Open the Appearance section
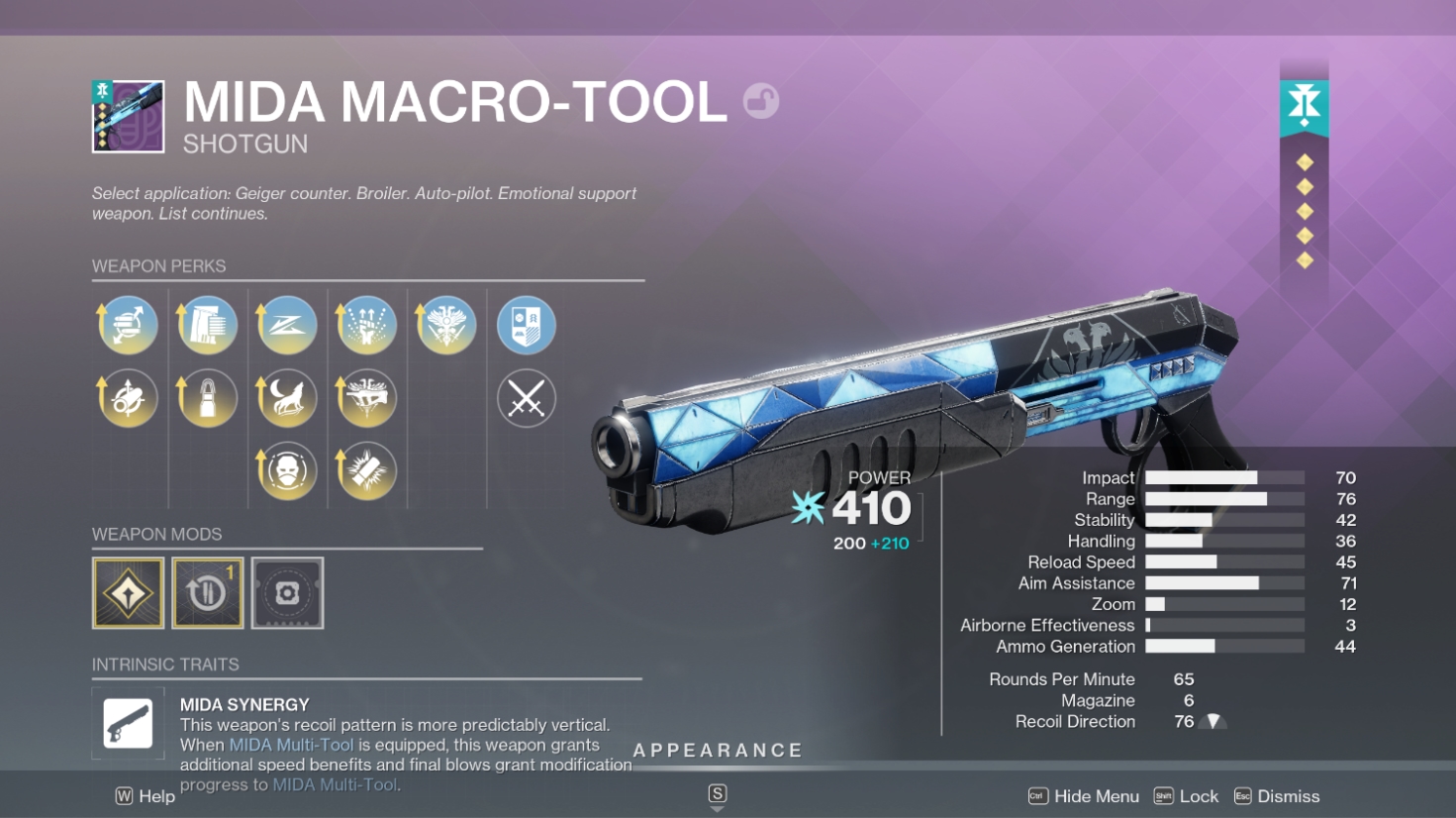The image size is (1456, 818). tap(718, 751)
